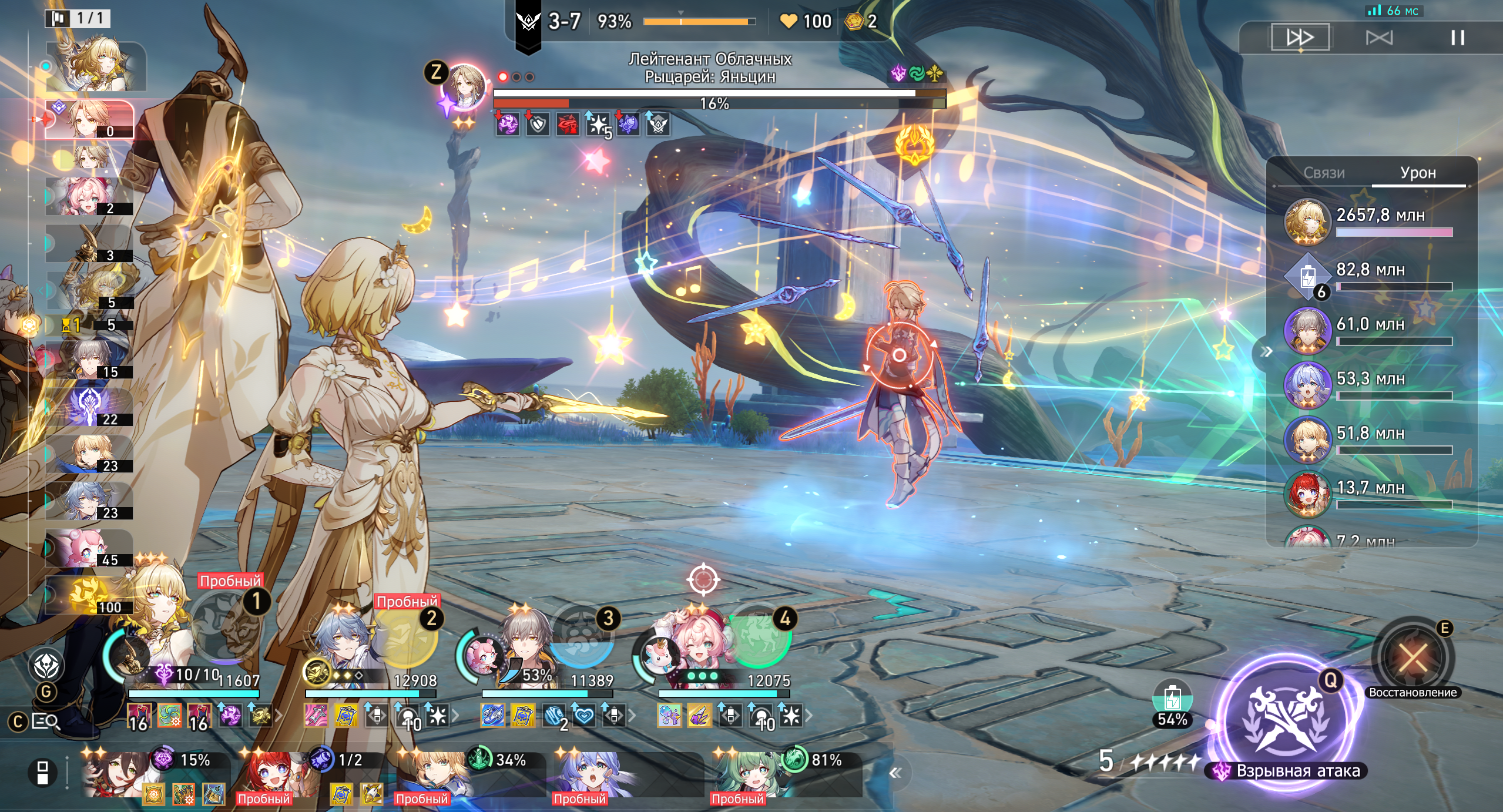Image resolution: width=1503 pixels, height=812 pixels.
Task: Toggle the fast-forward speed button
Action: point(1300,38)
